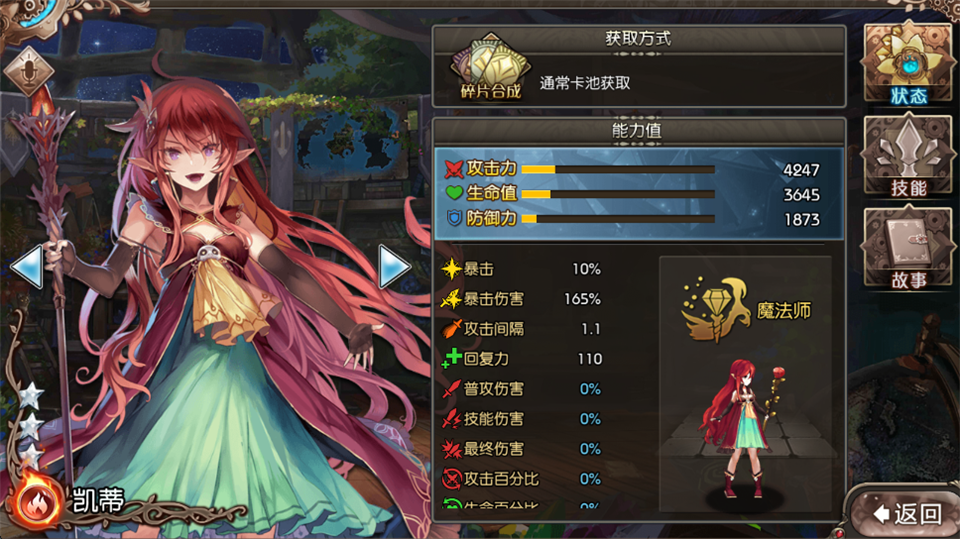Select the 碎片合成 fragment synthesis icon

coord(490,68)
